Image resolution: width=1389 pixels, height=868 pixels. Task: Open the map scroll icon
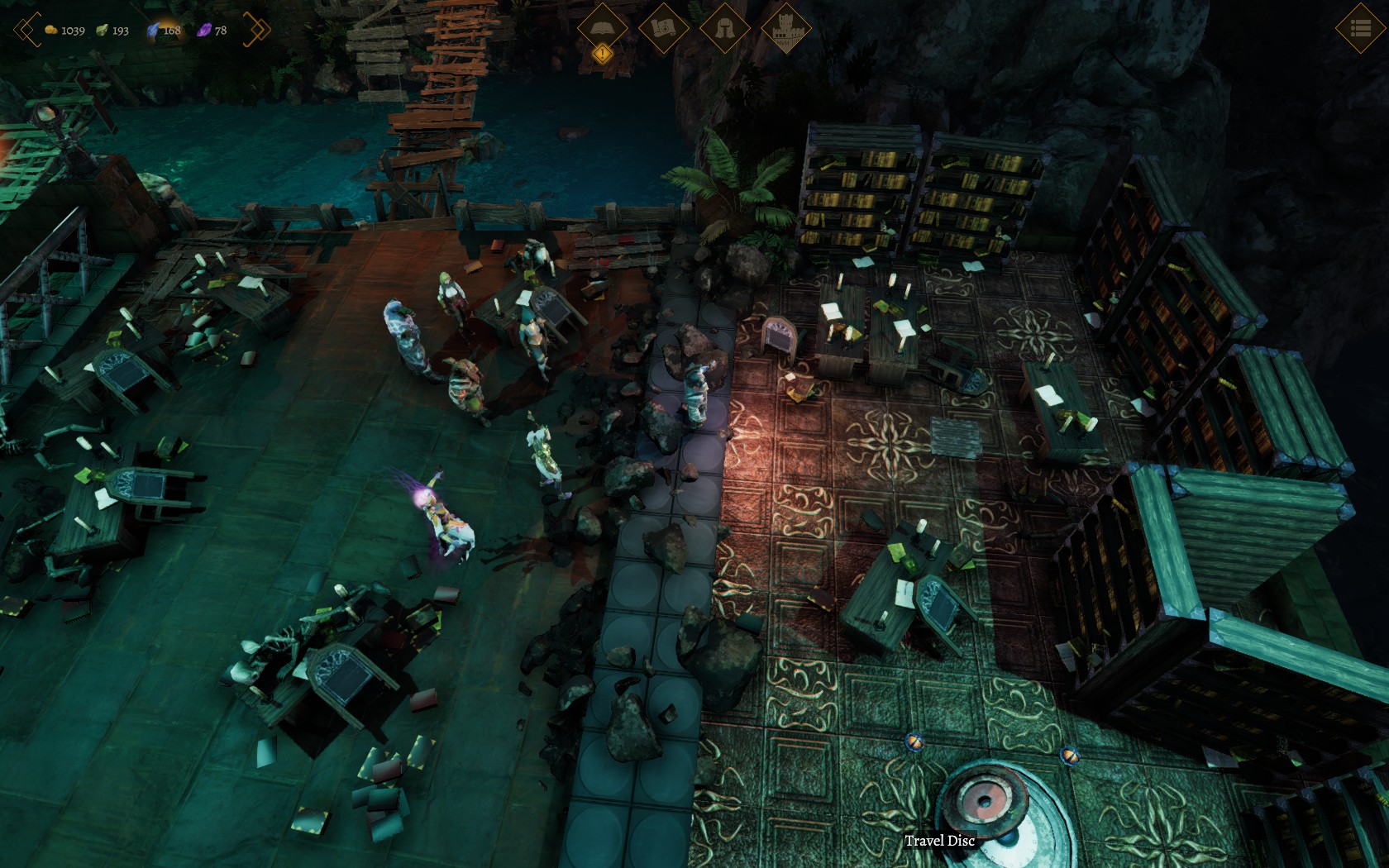click(664, 28)
